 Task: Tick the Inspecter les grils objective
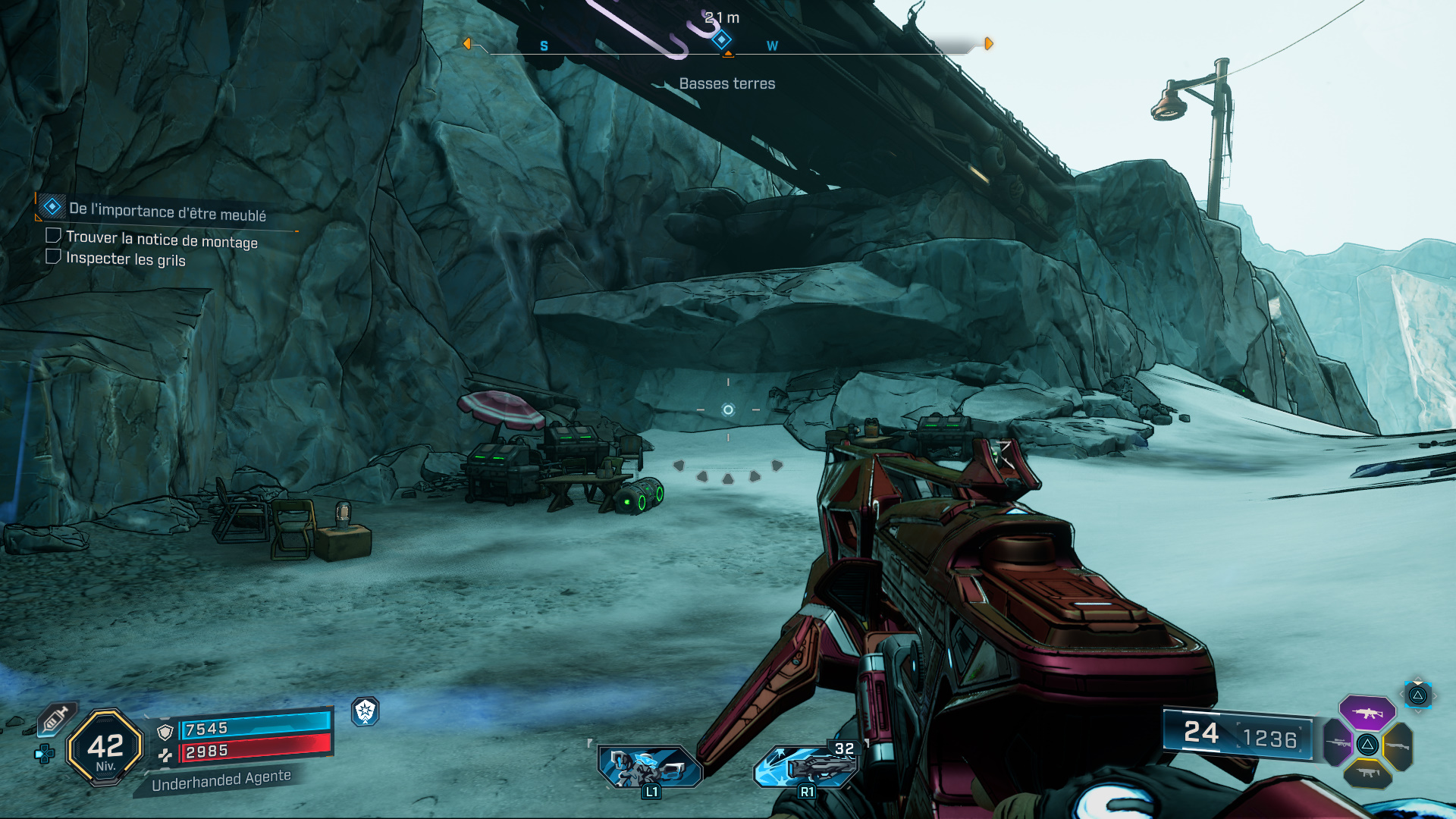[x=53, y=257]
